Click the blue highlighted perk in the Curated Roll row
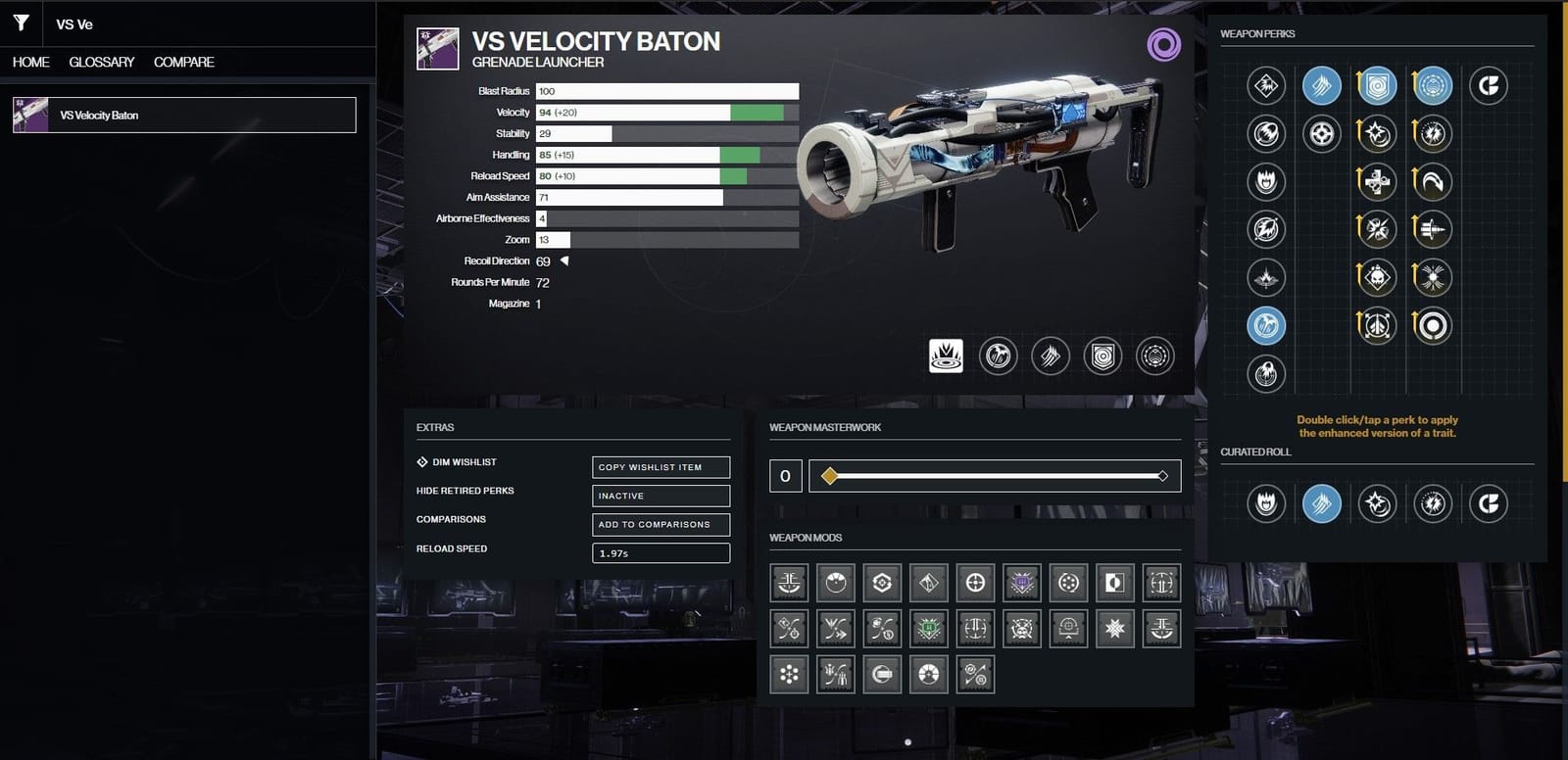 (1321, 505)
